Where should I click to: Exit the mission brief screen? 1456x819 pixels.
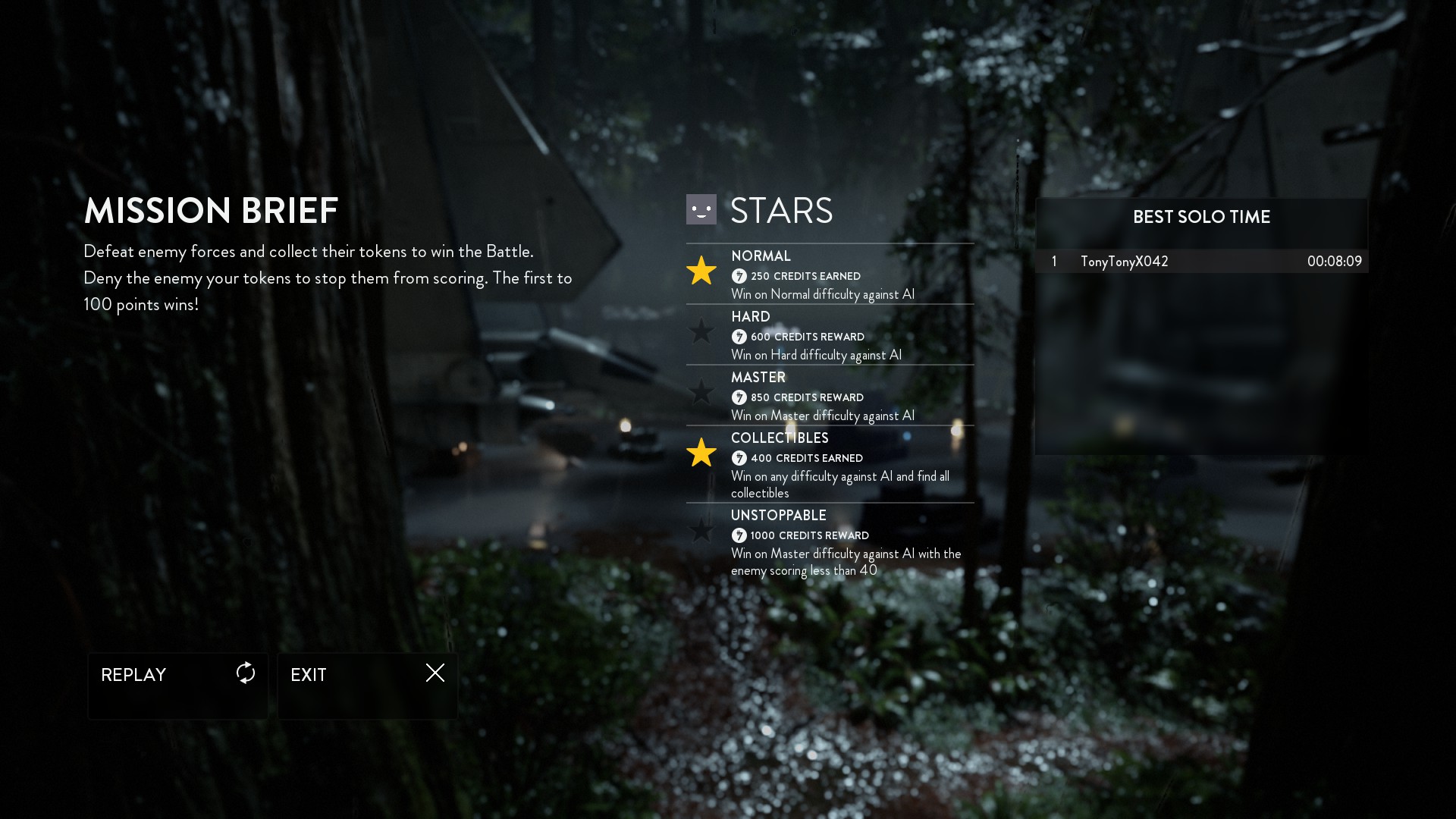[367, 685]
